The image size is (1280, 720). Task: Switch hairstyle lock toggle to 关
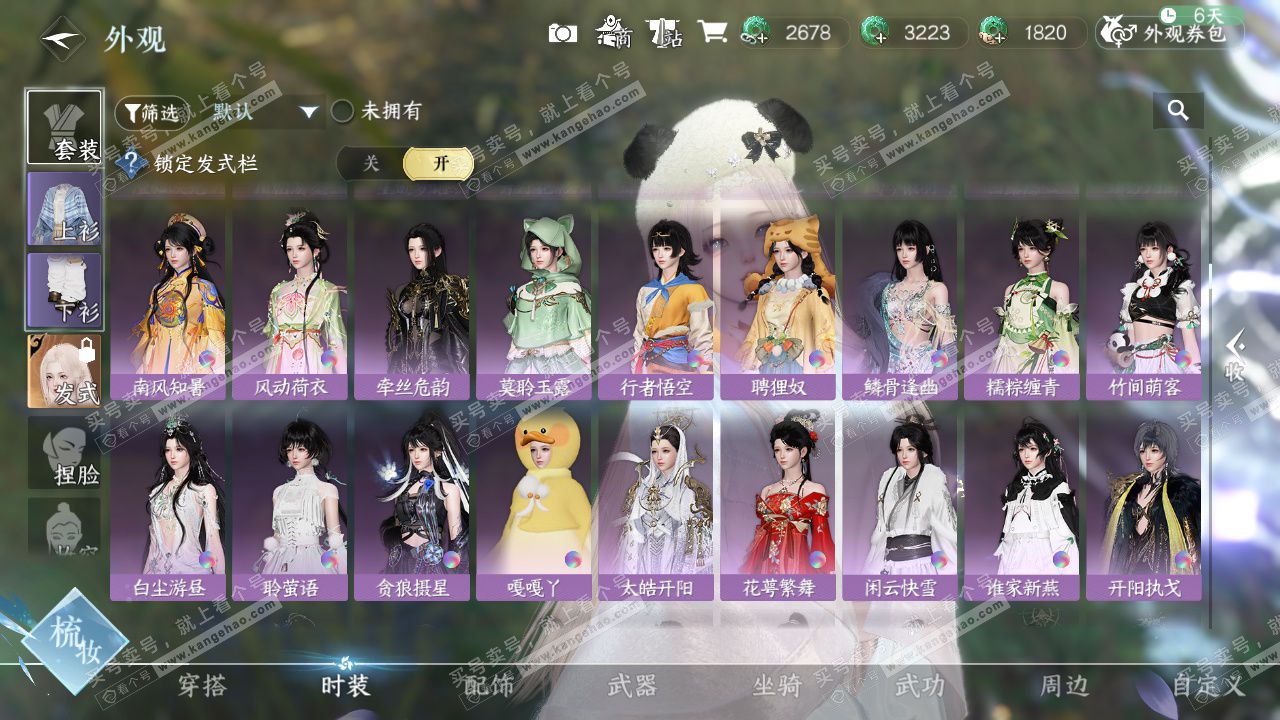371,163
